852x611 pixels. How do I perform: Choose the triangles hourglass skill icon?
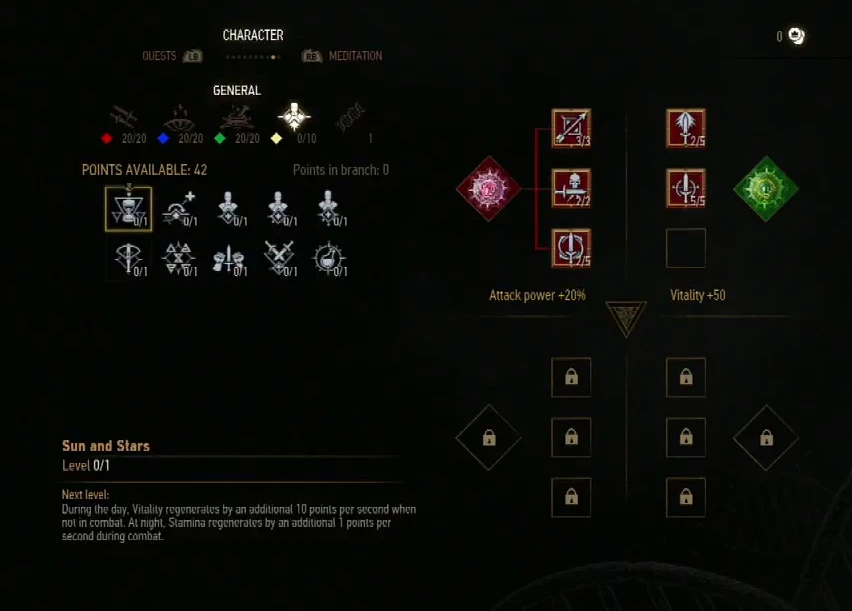(x=179, y=257)
